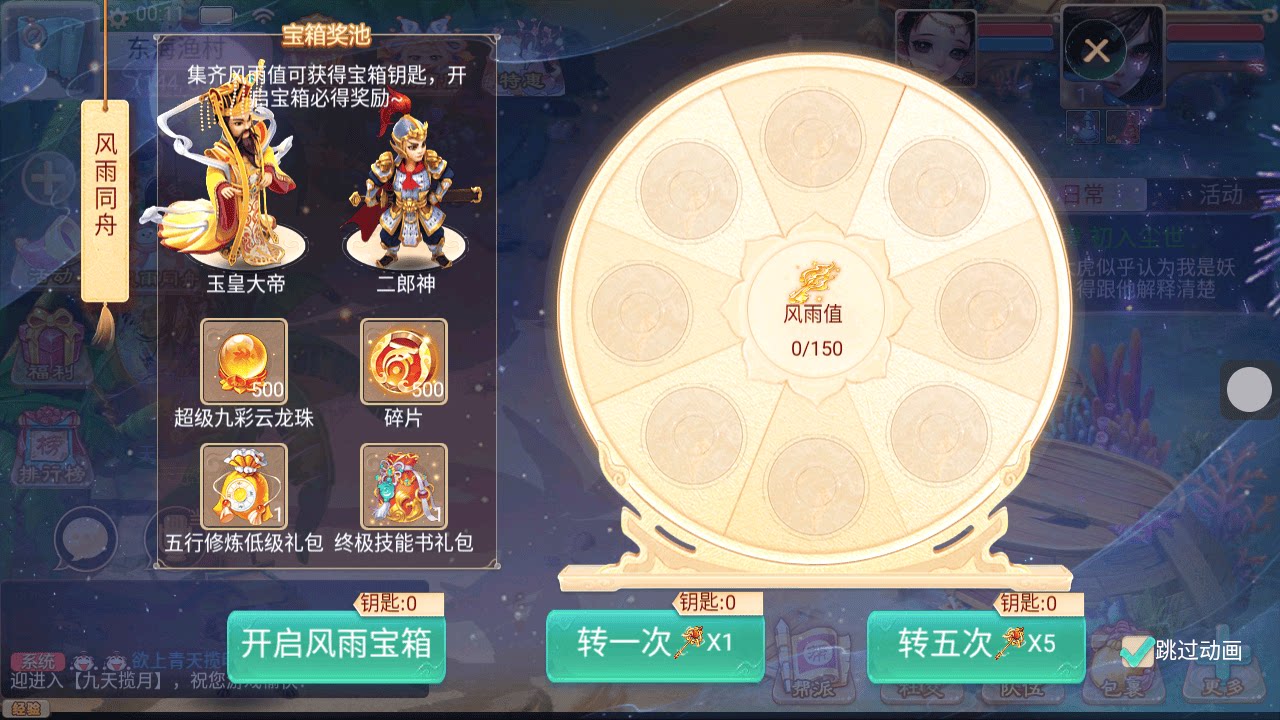Select the 超级九彩云龙珠 prize item

(x=243, y=361)
